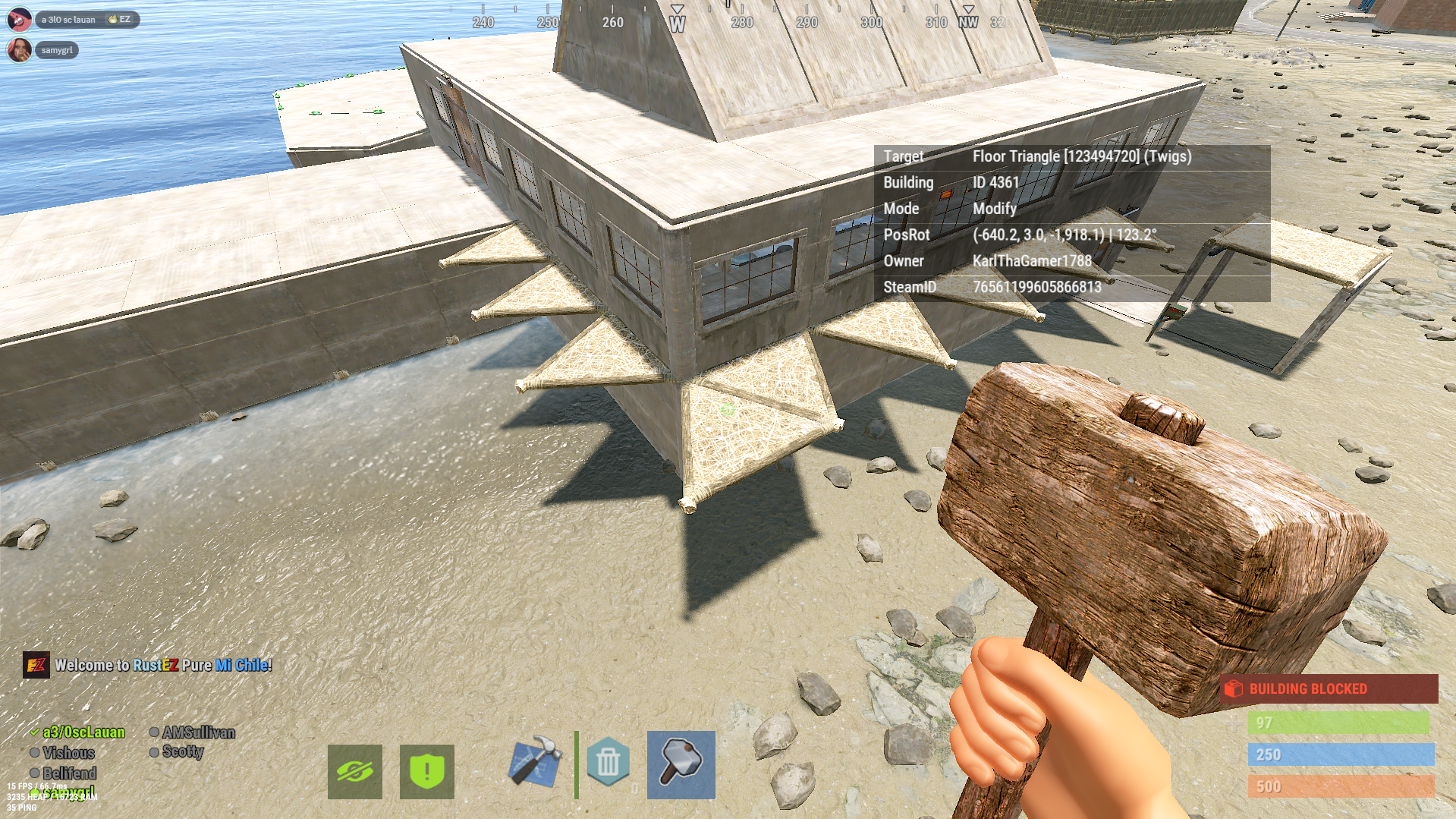This screenshot has height=819, width=1456.
Task: Click the green shield alert button
Action: point(426,771)
